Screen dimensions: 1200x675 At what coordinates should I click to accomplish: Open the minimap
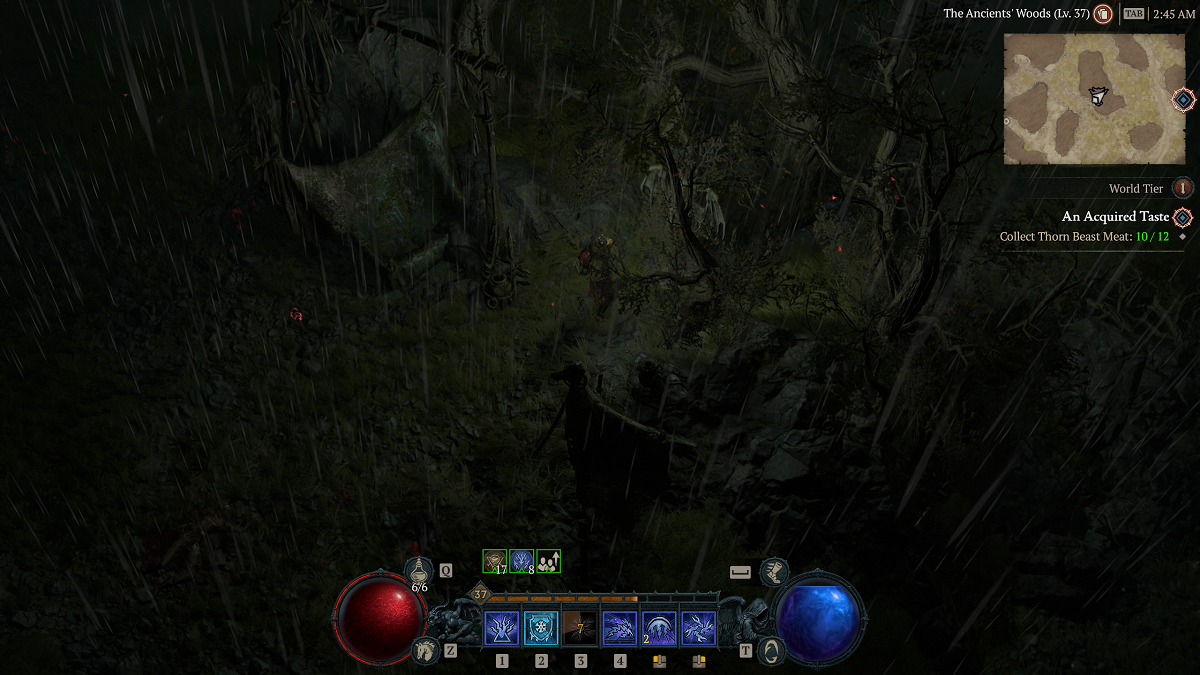(x=1094, y=98)
